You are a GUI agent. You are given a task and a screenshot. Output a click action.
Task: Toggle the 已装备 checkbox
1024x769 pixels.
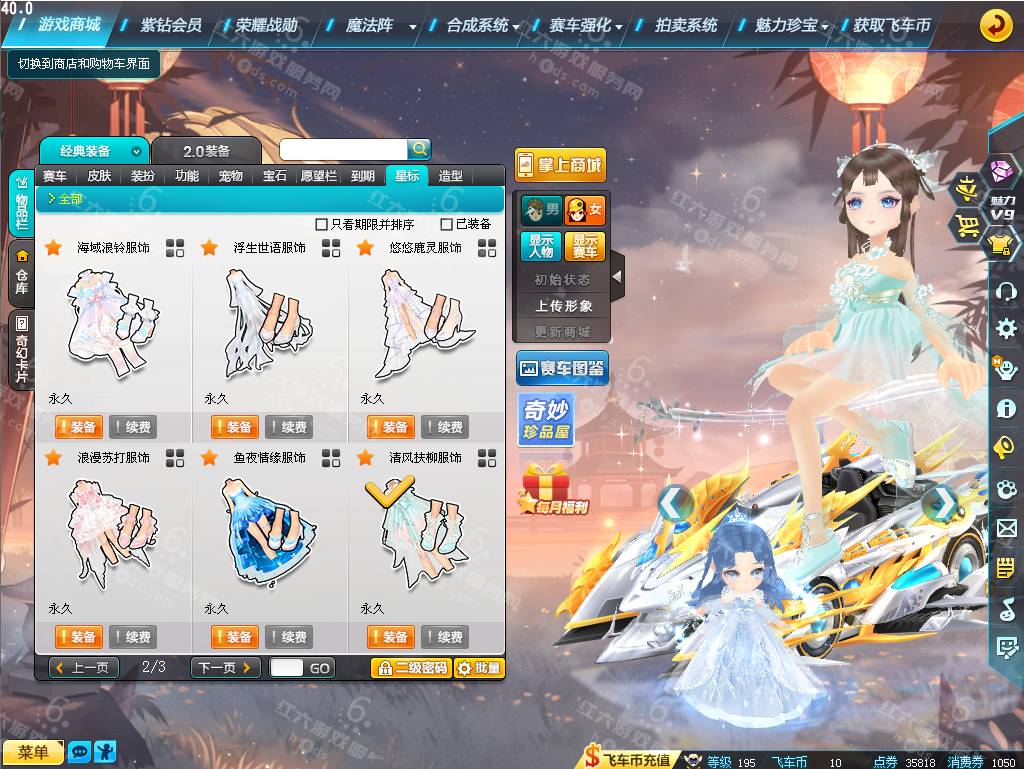pos(447,225)
